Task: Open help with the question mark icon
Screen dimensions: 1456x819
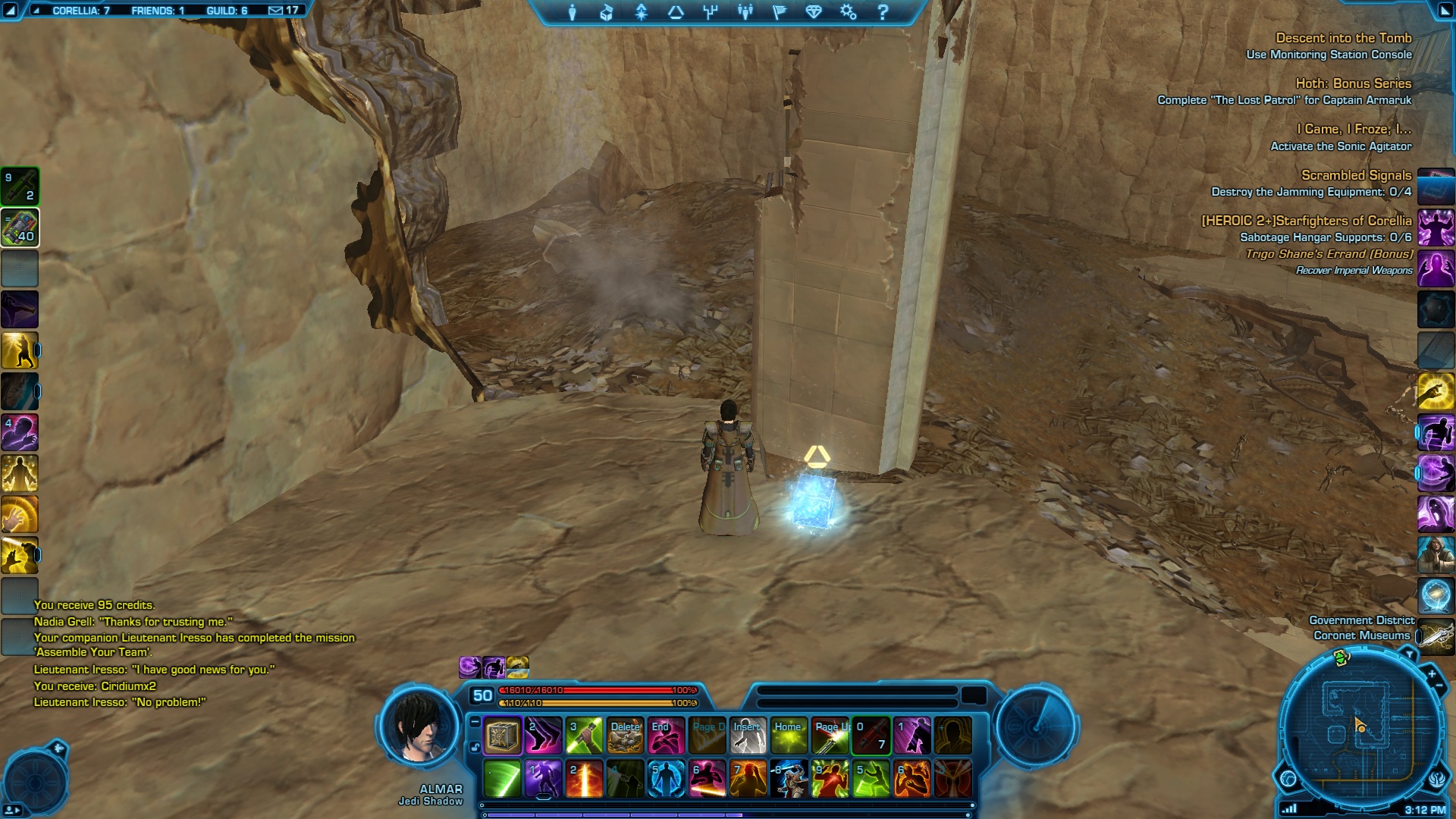Action: click(x=883, y=12)
